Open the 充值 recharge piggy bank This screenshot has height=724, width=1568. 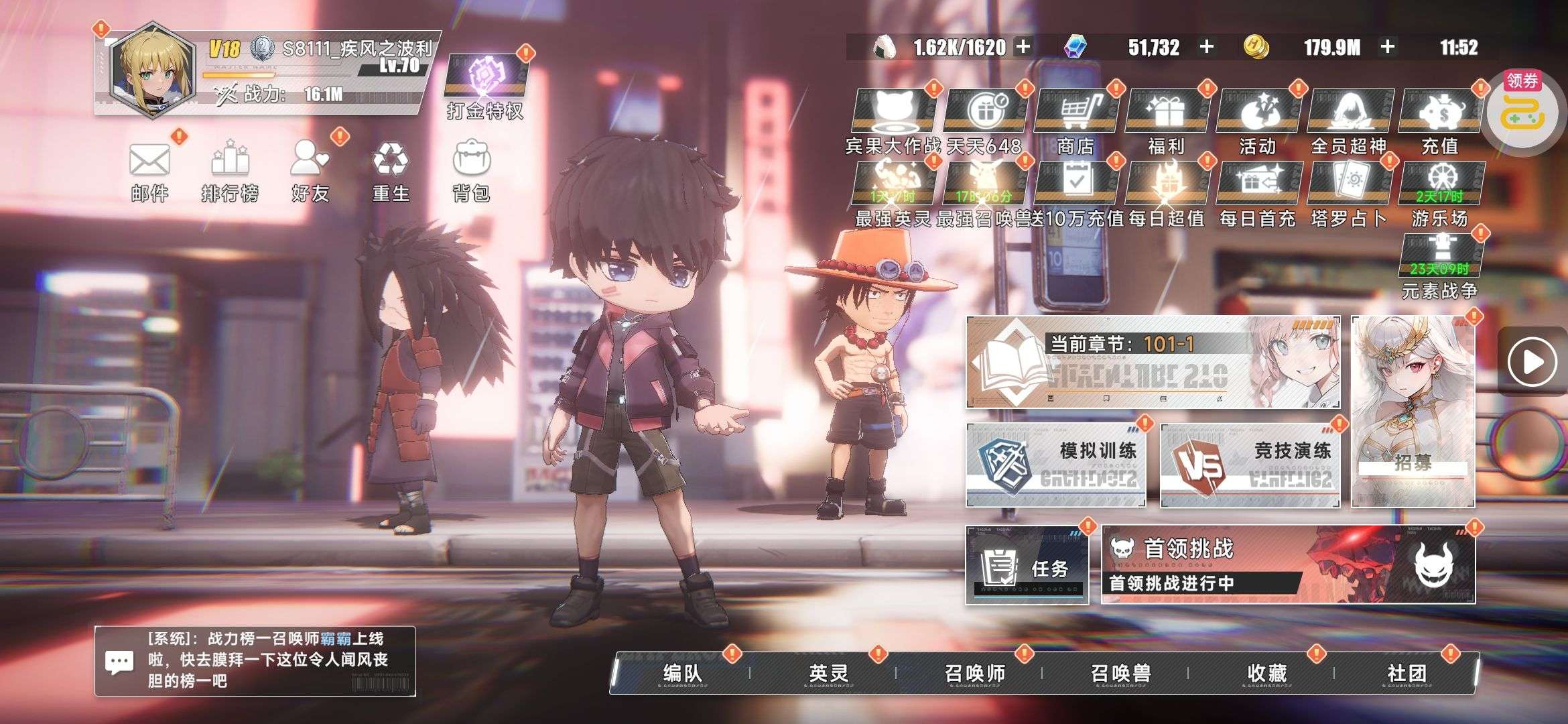tap(1440, 121)
